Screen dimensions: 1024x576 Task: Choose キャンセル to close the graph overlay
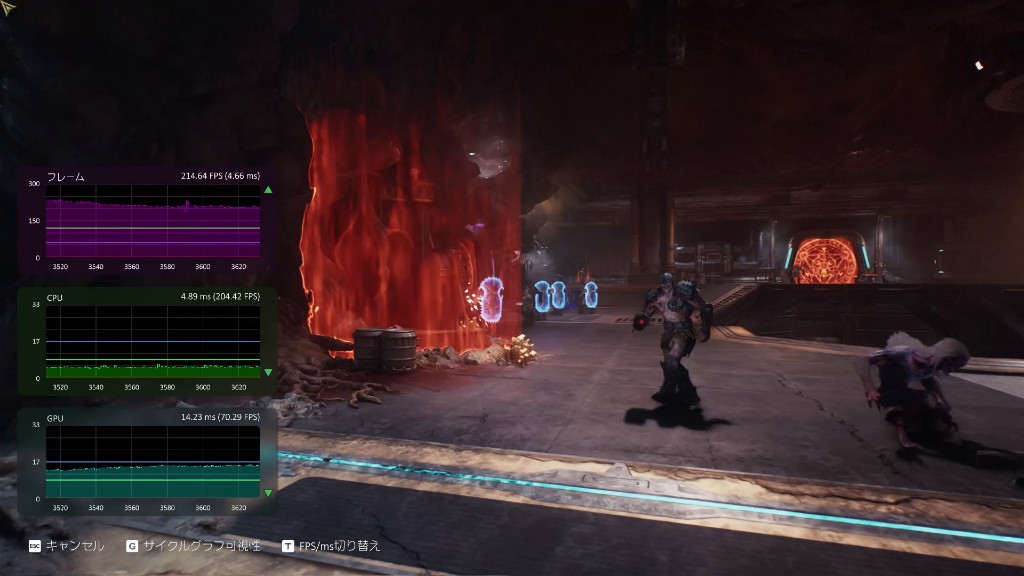click(66, 546)
